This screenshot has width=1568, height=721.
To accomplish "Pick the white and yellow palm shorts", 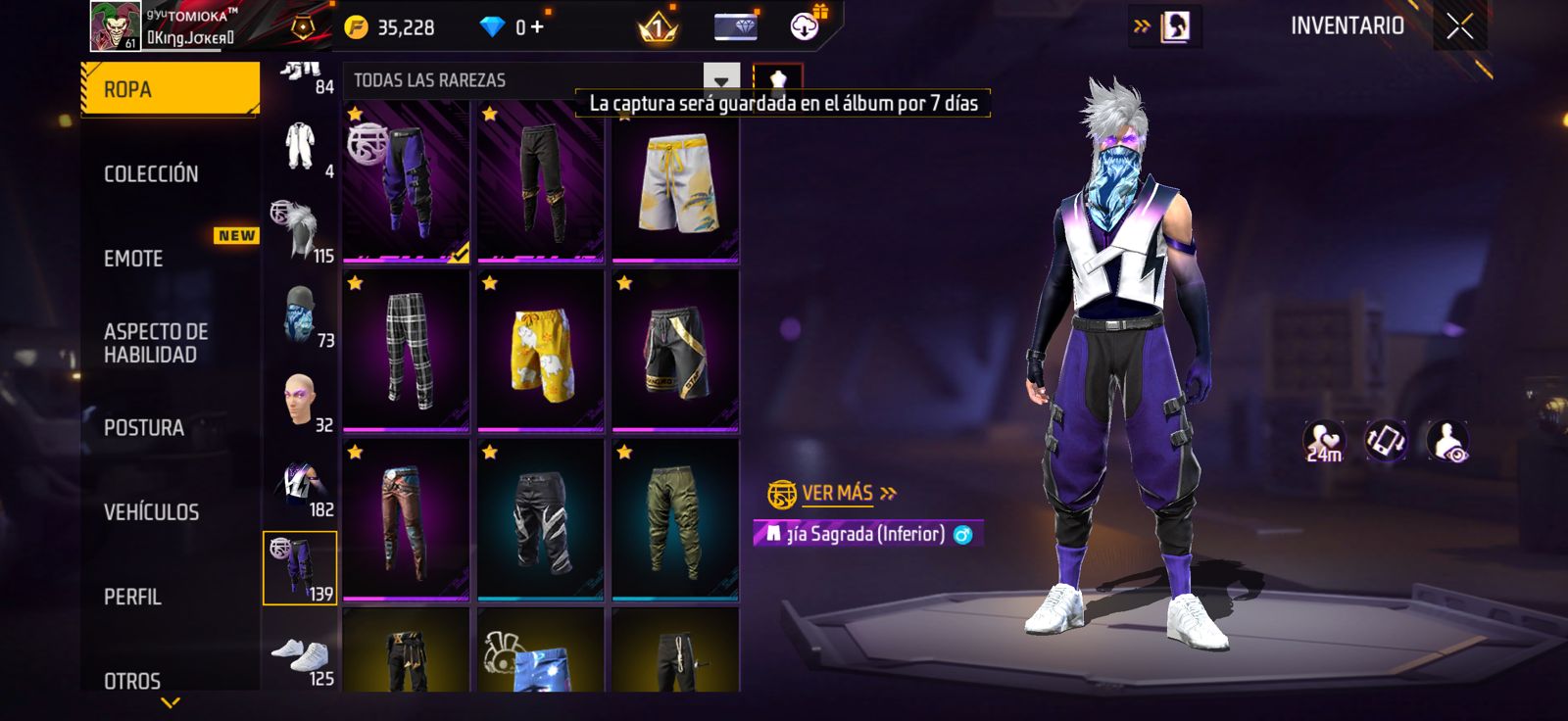I will pyautogui.click(x=675, y=183).
